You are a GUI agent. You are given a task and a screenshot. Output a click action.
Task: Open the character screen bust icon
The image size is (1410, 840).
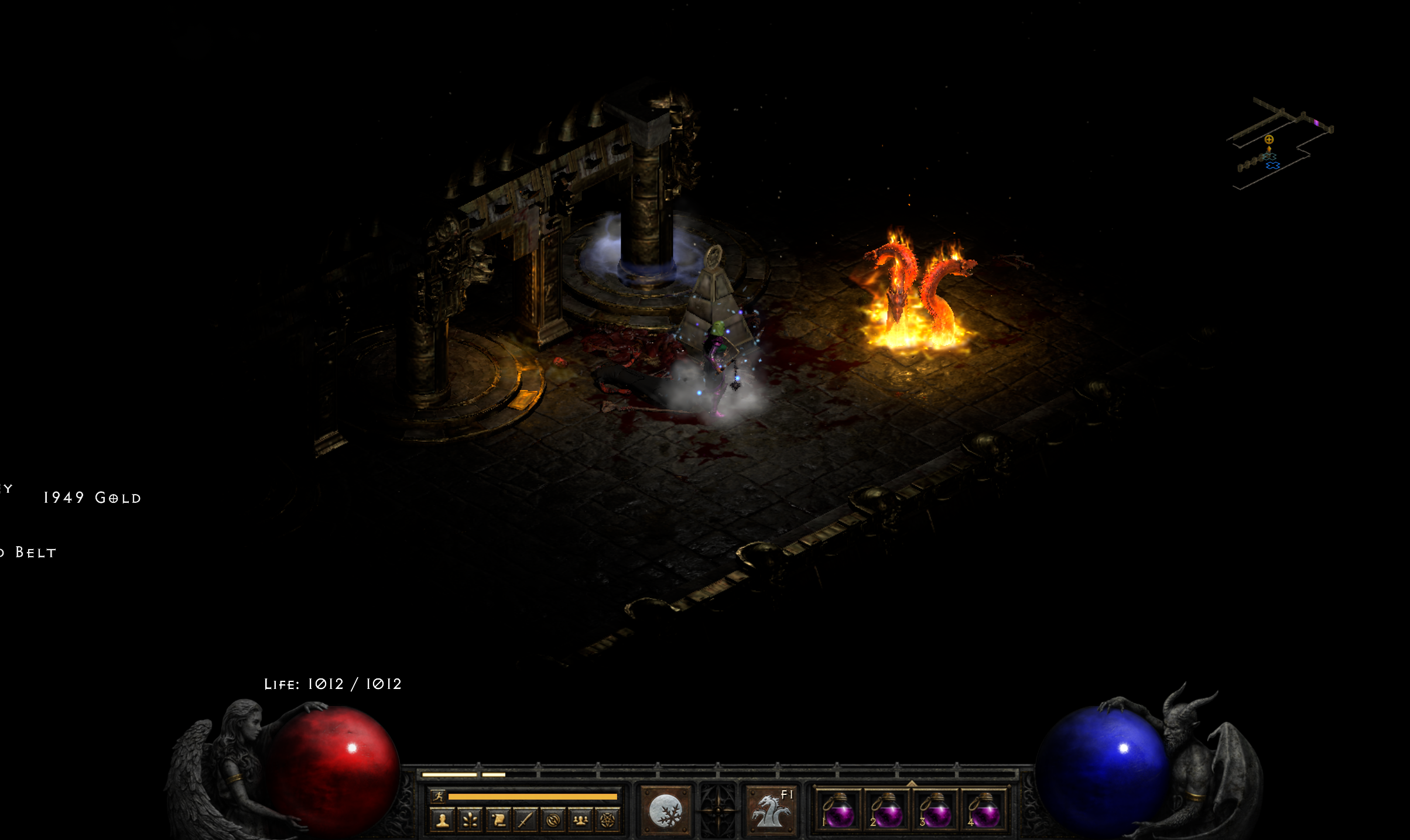[442, 820]
